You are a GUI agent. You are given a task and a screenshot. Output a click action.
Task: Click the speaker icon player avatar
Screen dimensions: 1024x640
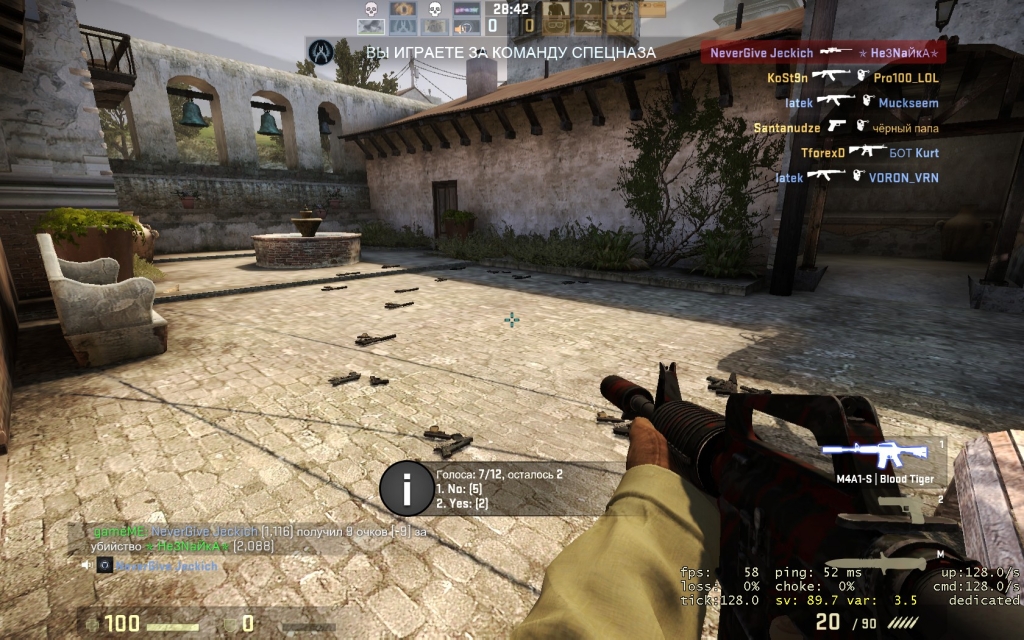[x=467, y=27]
